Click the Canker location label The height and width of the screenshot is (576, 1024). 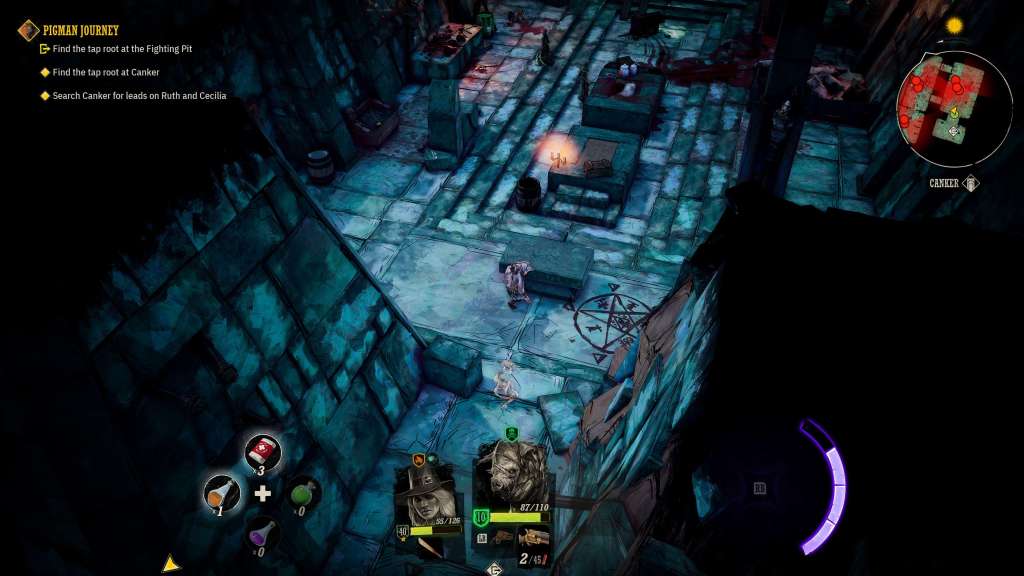(943, 184)
